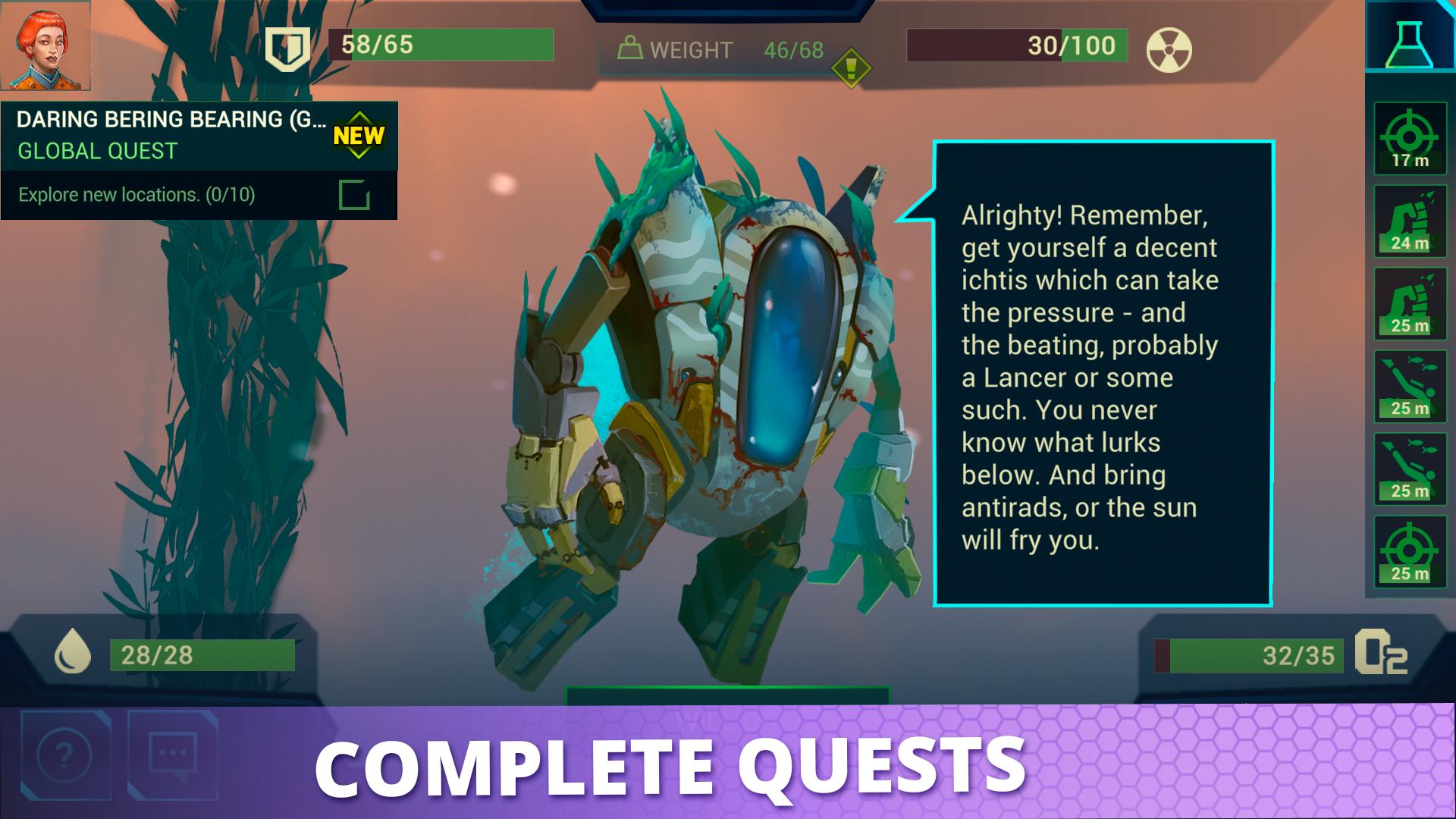
Task: Select the crosshair target at 17 m
Action: coord(1410,140)
